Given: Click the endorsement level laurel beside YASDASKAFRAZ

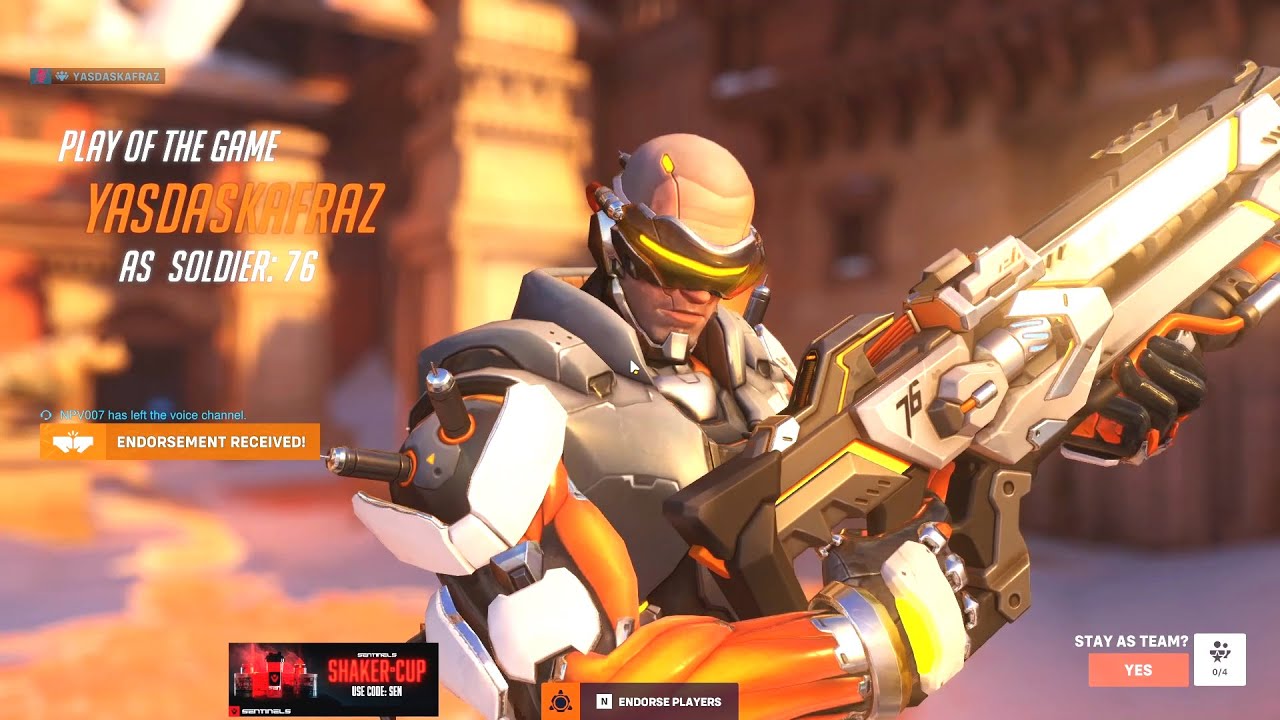Looking at the screenshot, I should [62, 76].
